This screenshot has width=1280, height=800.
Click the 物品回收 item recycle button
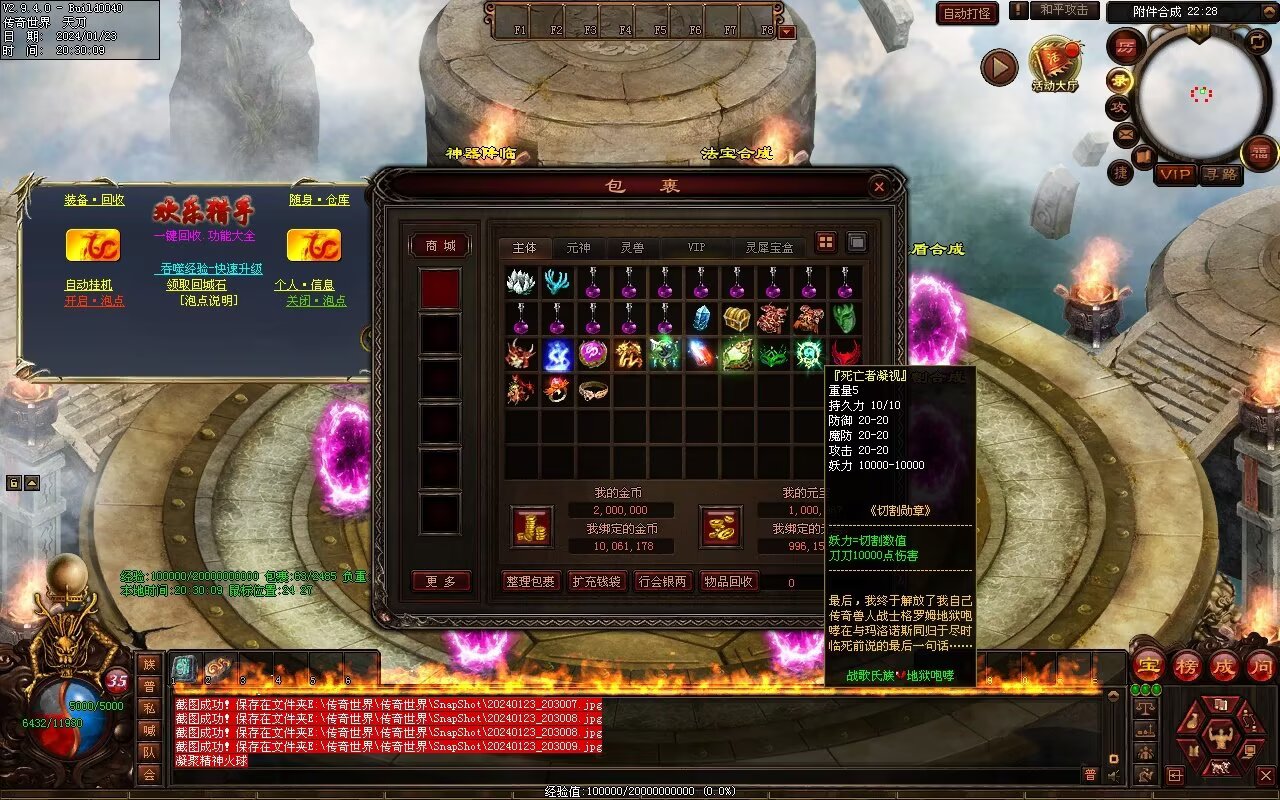(x=729, y=582)
